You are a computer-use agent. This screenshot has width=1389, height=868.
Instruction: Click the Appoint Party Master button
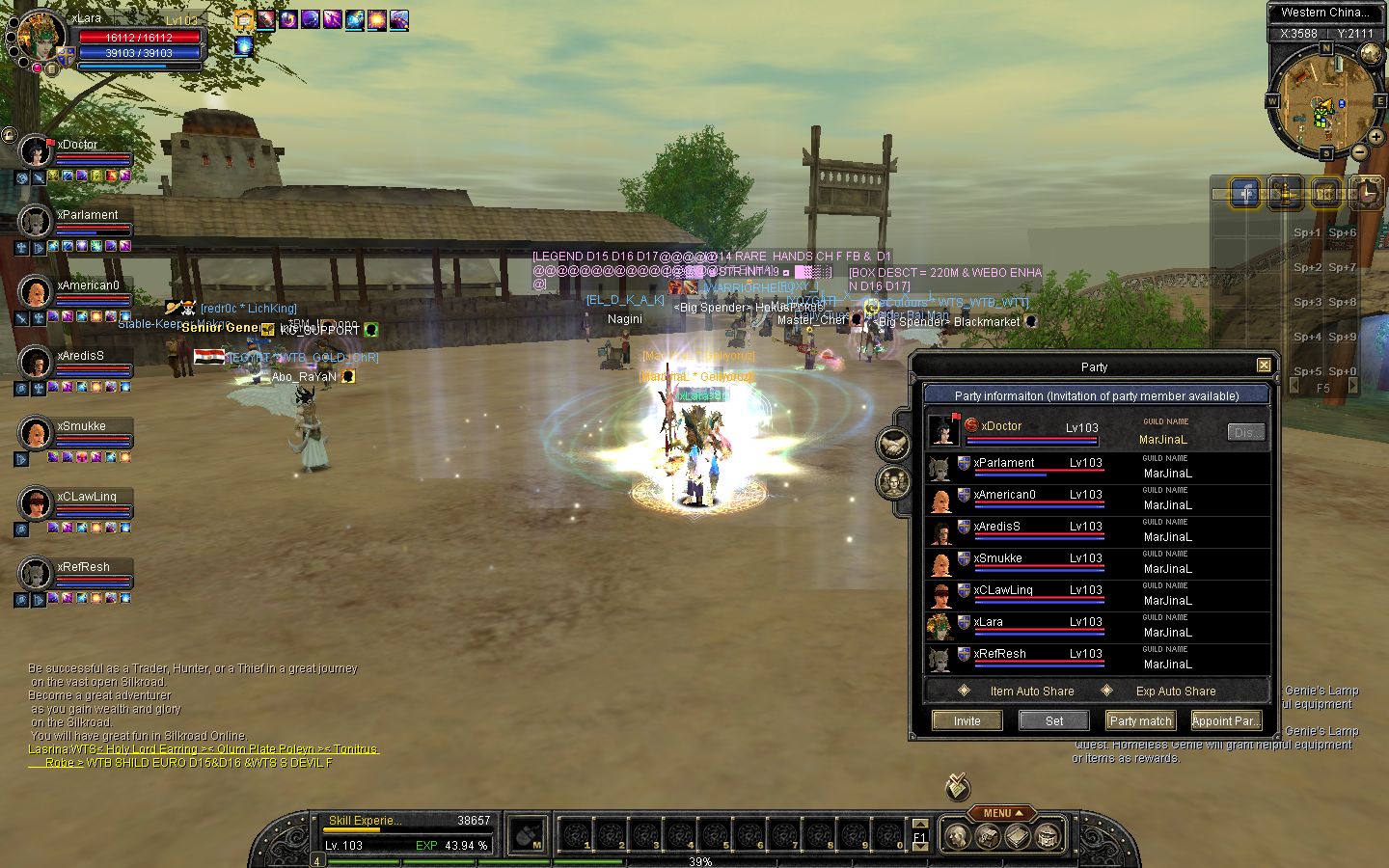pos(1225,720)
